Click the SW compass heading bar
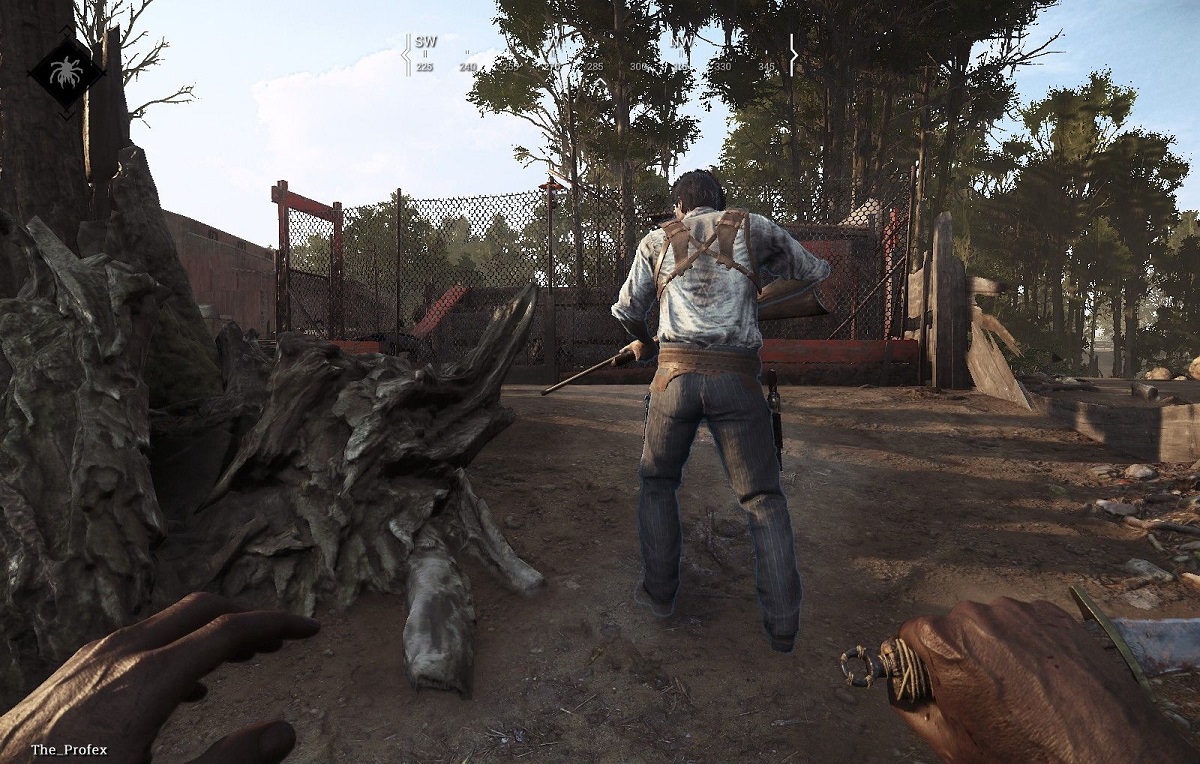1200x764 pixels. (600, 55)
